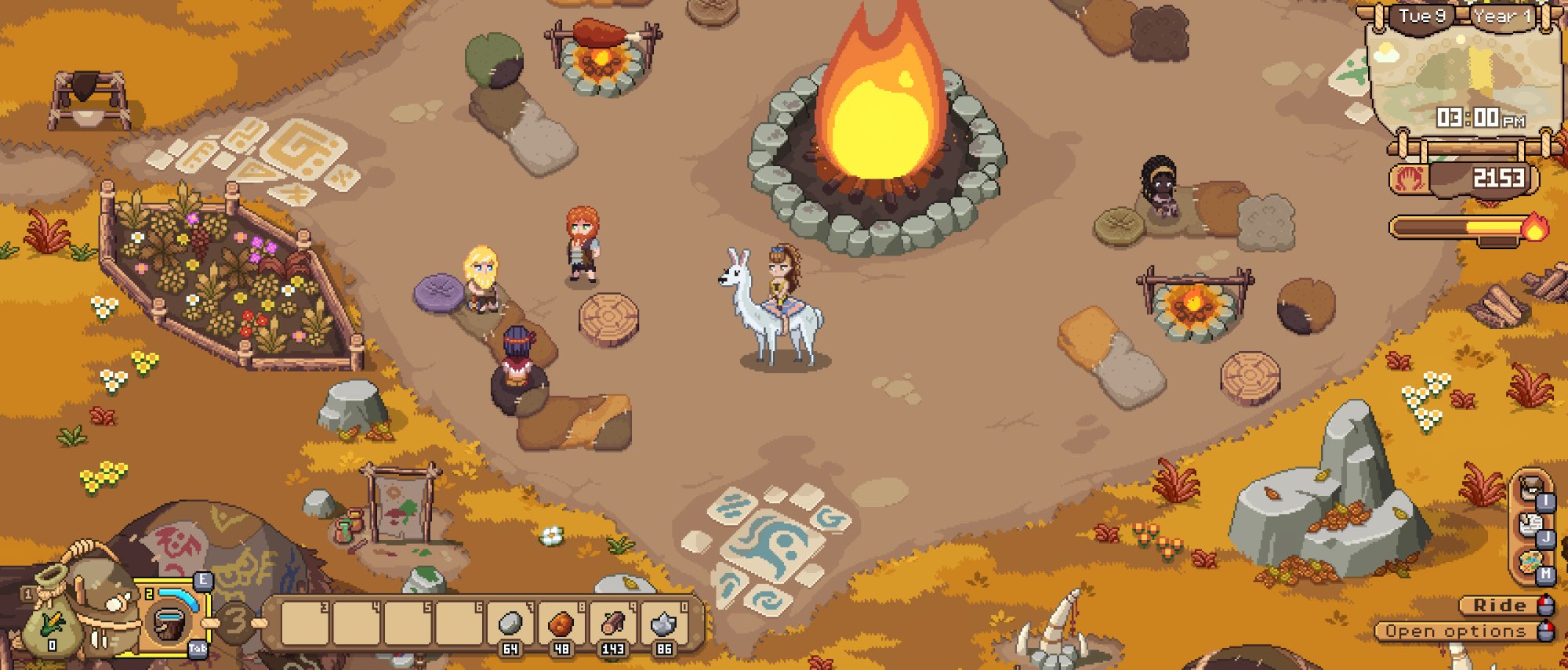This screenshot has height=670, width=1568.
Task: Toggle the tool wheel with the Tab key icon
Action: coord(198,650)
